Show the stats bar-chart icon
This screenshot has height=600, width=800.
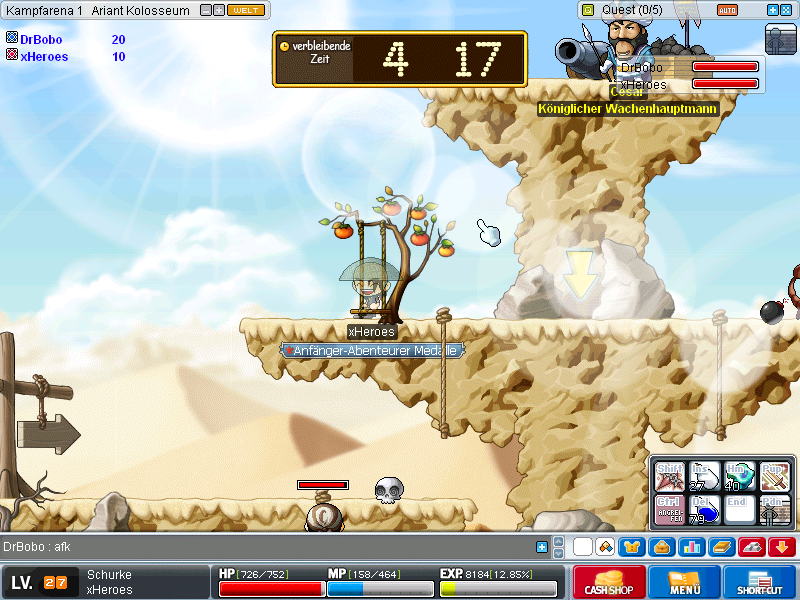point(692,547)
